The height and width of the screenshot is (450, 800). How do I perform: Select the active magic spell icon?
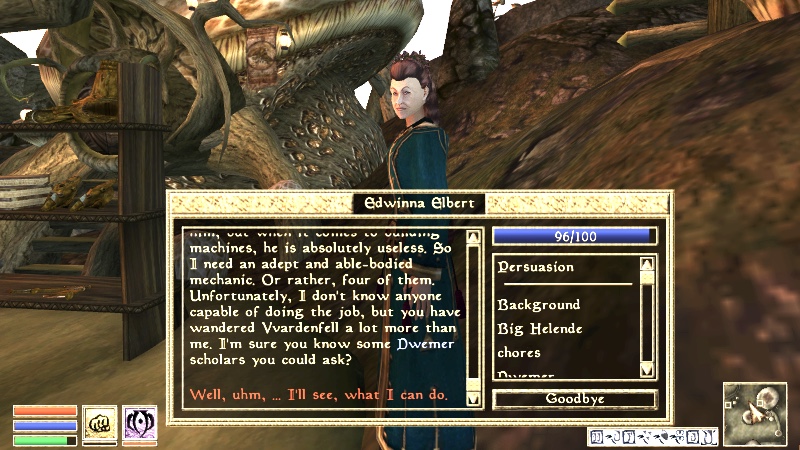click(x=139, y=422)
